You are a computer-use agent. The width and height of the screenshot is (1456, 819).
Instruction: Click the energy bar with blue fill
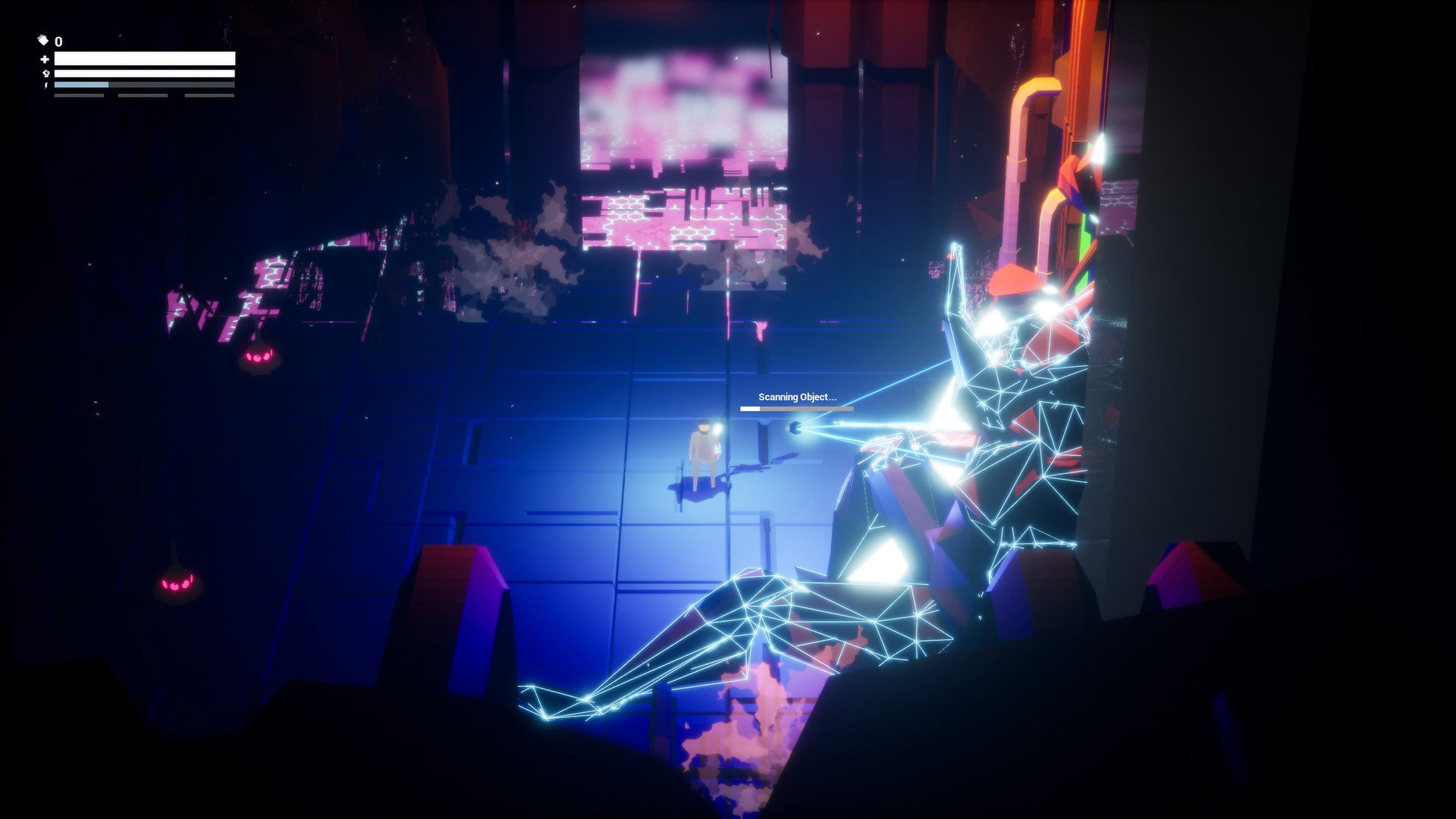pyautogui.click(x=144, y=85)
